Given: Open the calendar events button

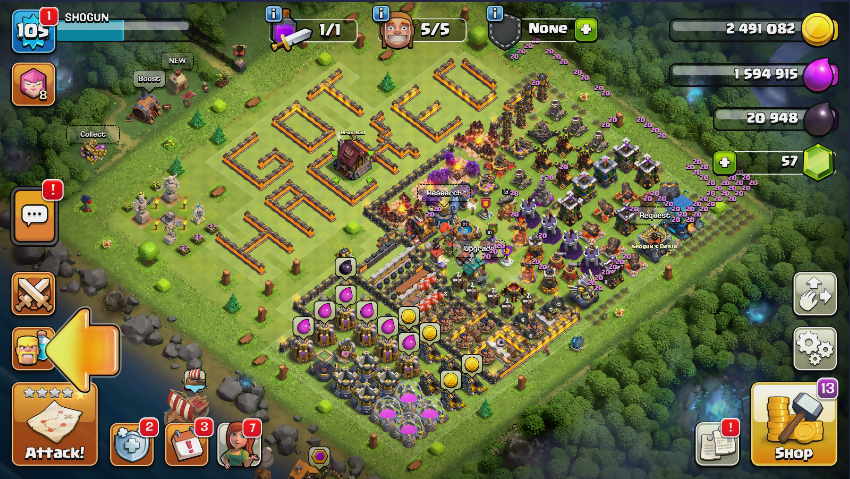Looking at the screenshot, I should [186, 444].
